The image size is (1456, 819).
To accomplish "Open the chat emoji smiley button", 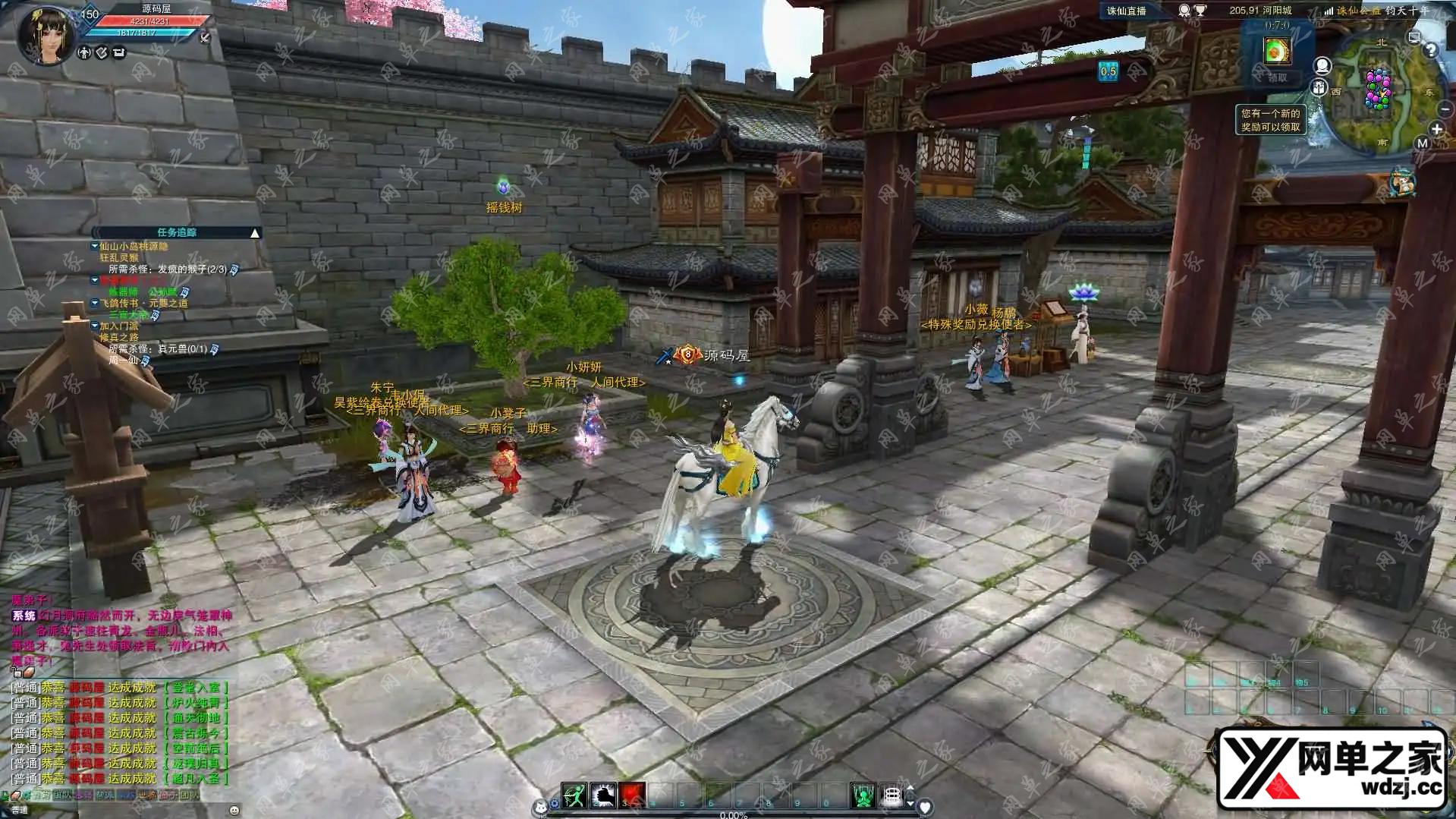I will 234,810.
